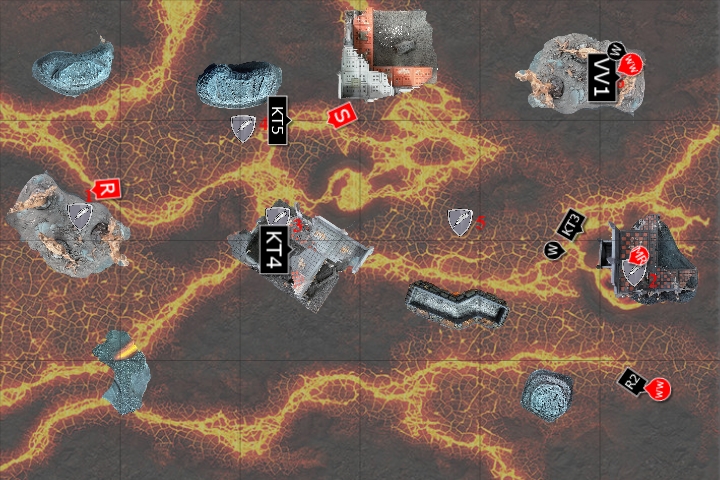The width and height of the screenshot is (720, 480).
Task: Choose the shield objective marker below red R
Action: click(x=79, y=215)
